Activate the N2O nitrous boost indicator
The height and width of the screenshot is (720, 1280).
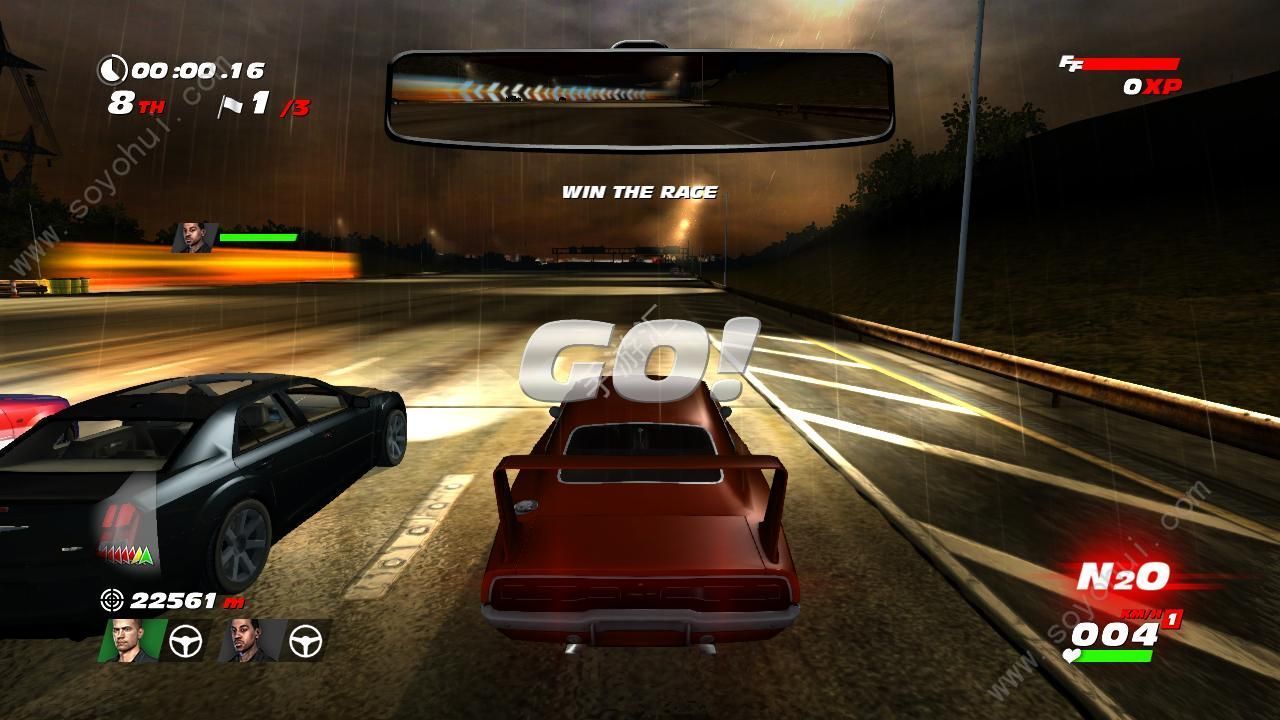1122,577
